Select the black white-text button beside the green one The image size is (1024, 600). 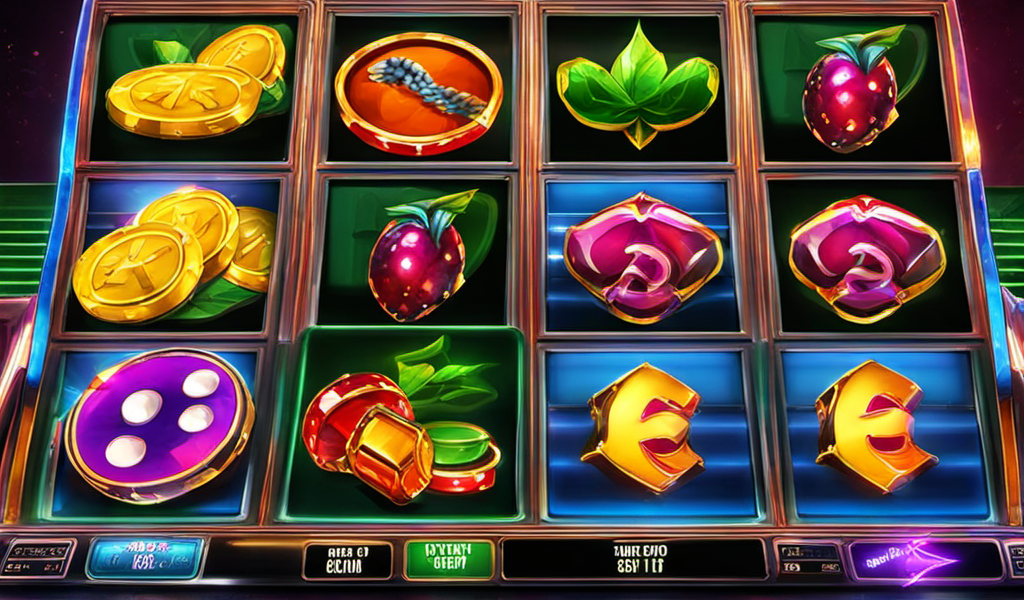[348, 561]
